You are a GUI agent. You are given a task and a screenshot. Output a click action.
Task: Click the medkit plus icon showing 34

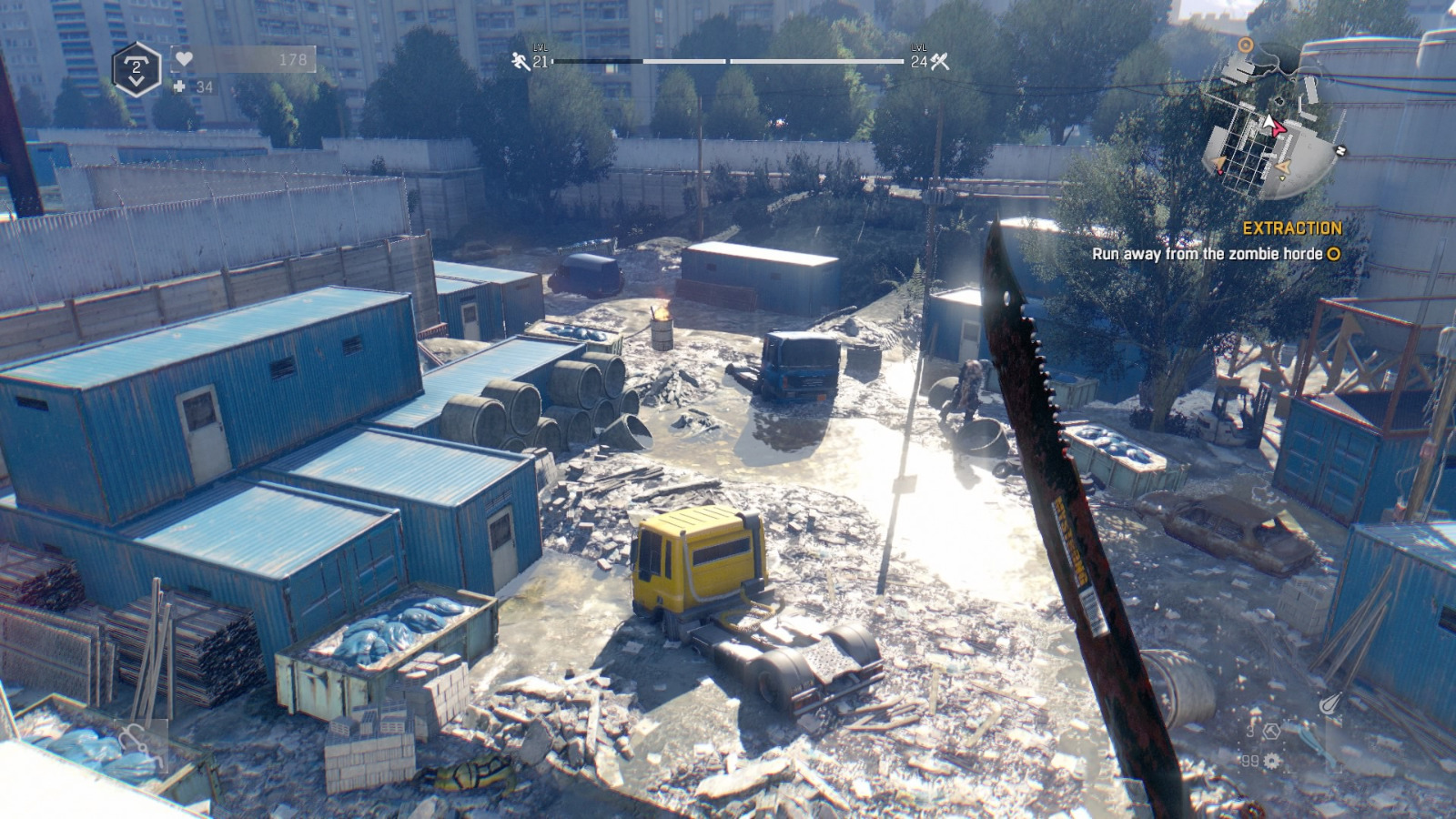pyautogui.click(x=179, y=86)
